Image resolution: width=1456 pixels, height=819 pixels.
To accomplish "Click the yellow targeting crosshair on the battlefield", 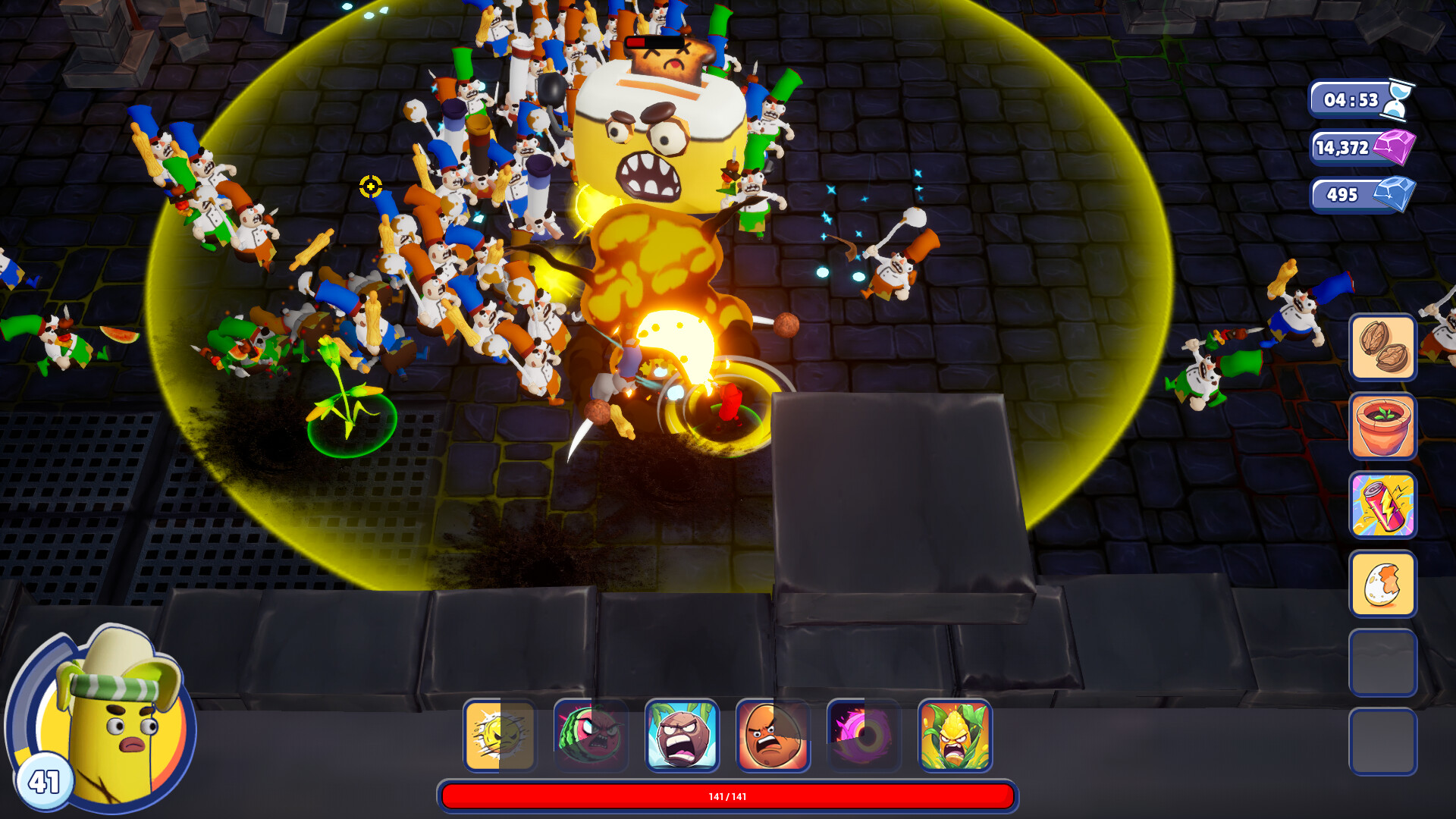I will [369, 186].
